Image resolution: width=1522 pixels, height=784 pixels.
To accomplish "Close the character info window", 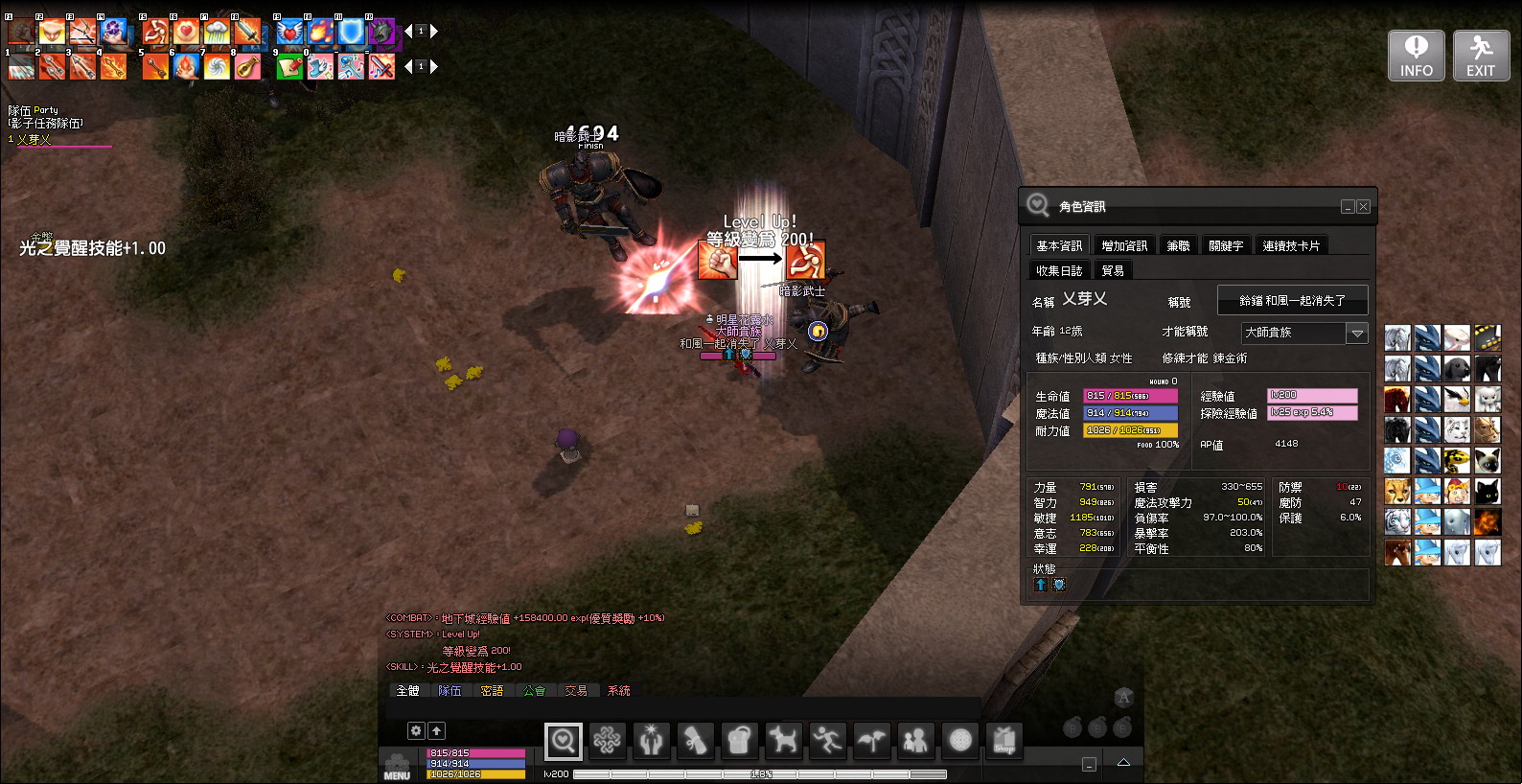I will [1363, 207].
